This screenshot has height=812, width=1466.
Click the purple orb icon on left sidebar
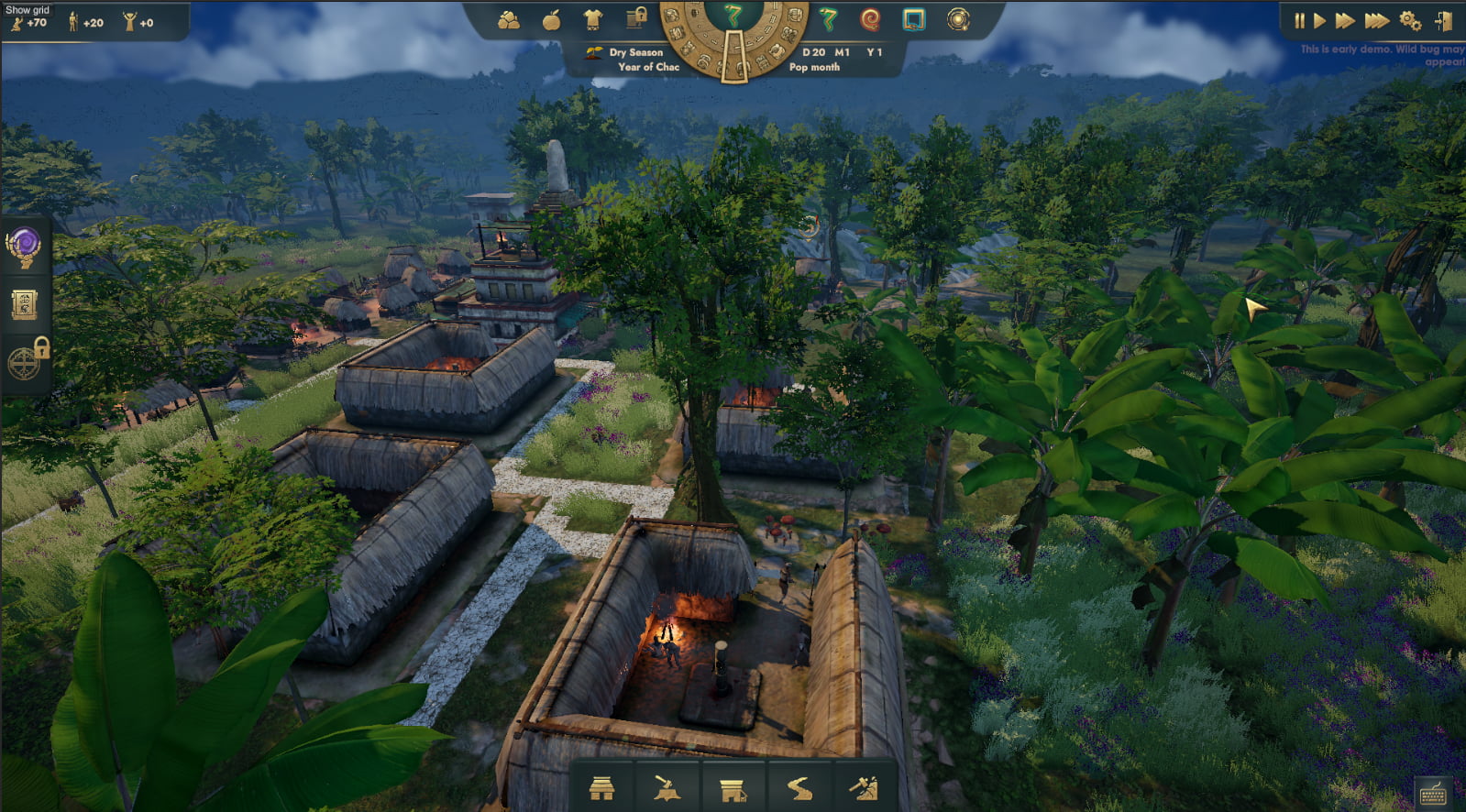pos(24,247)
